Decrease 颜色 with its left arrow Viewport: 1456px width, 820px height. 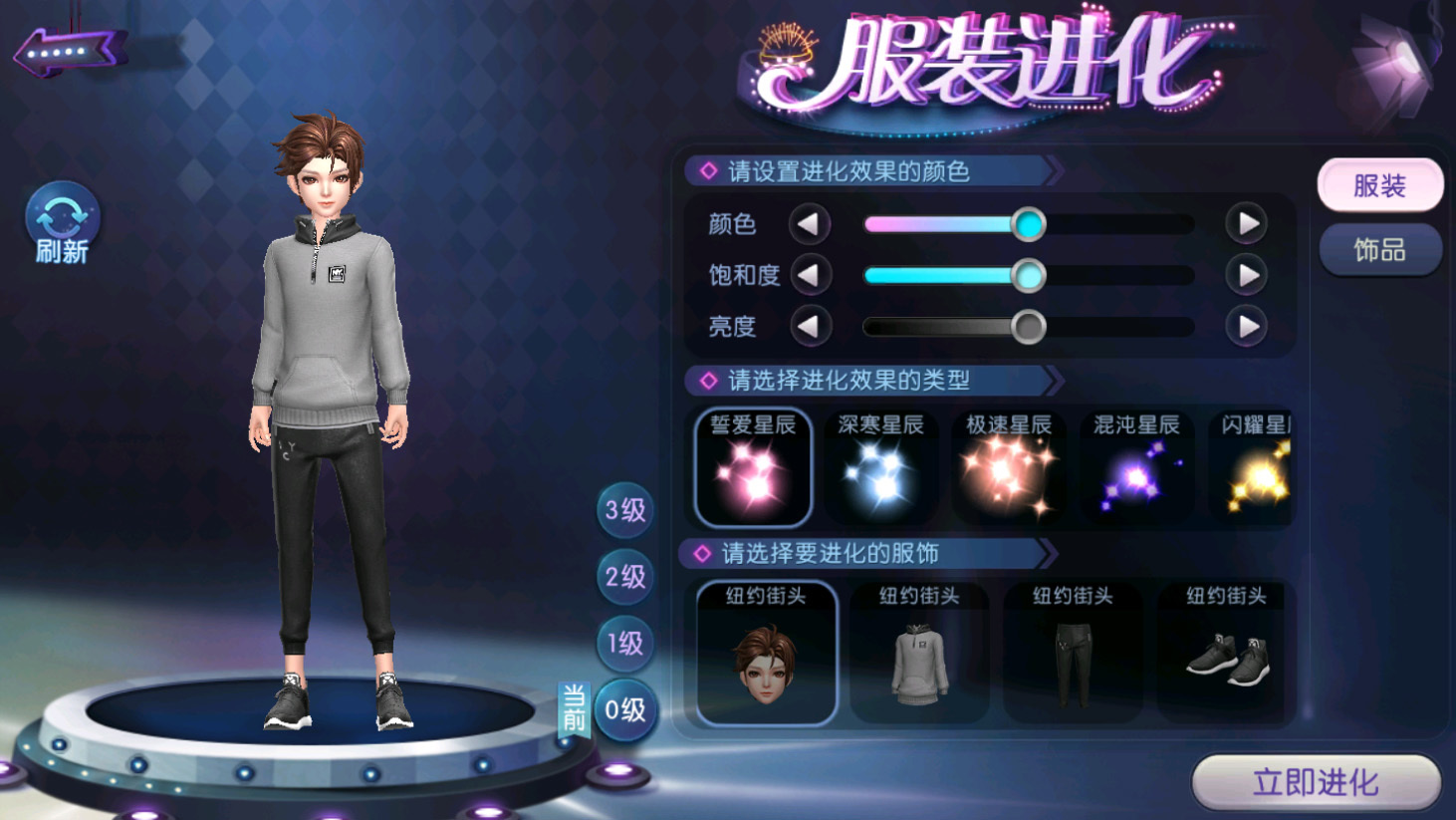click(810, 224)
